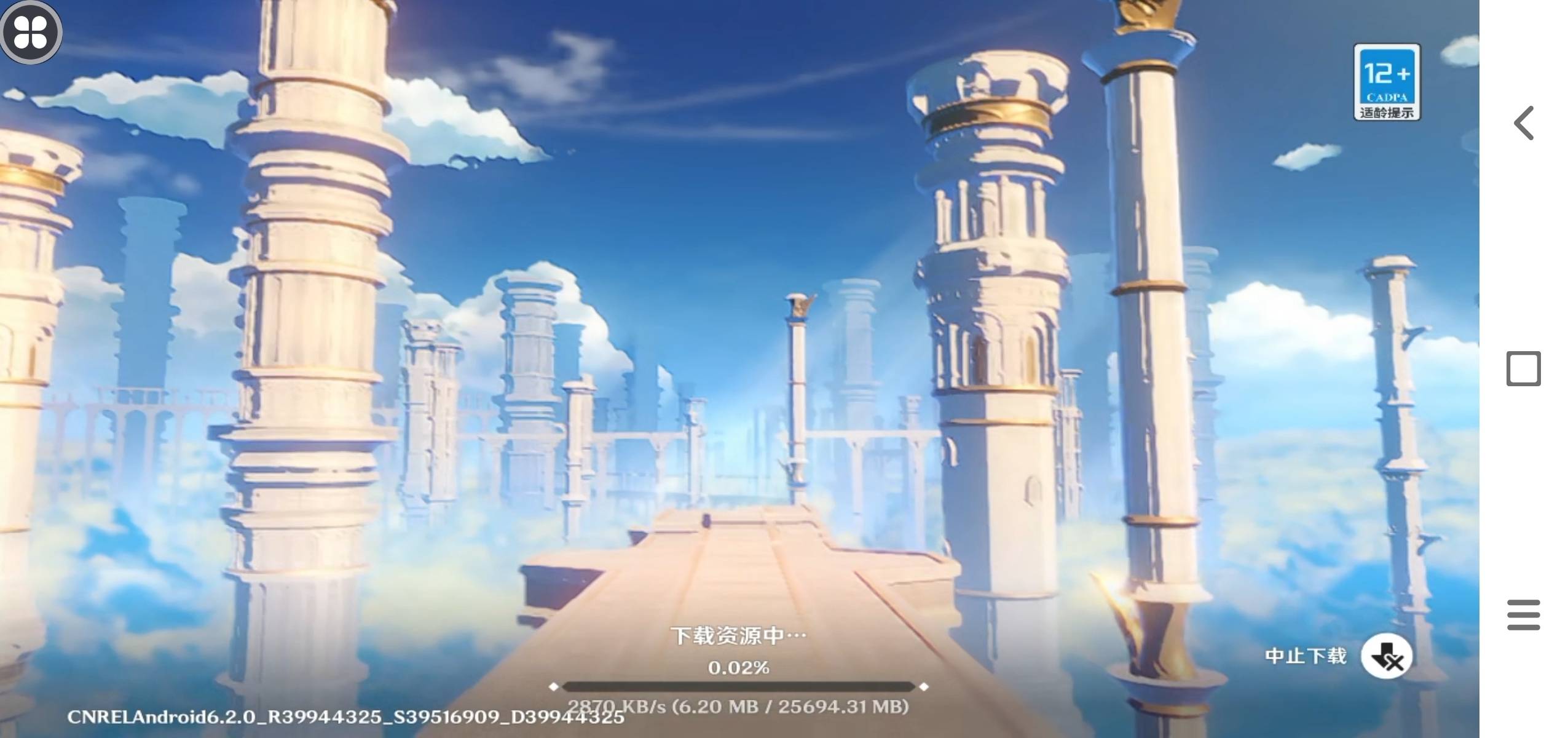
Task: Open the CADPA 12+ age rating notice
Action: point(1386,82)
